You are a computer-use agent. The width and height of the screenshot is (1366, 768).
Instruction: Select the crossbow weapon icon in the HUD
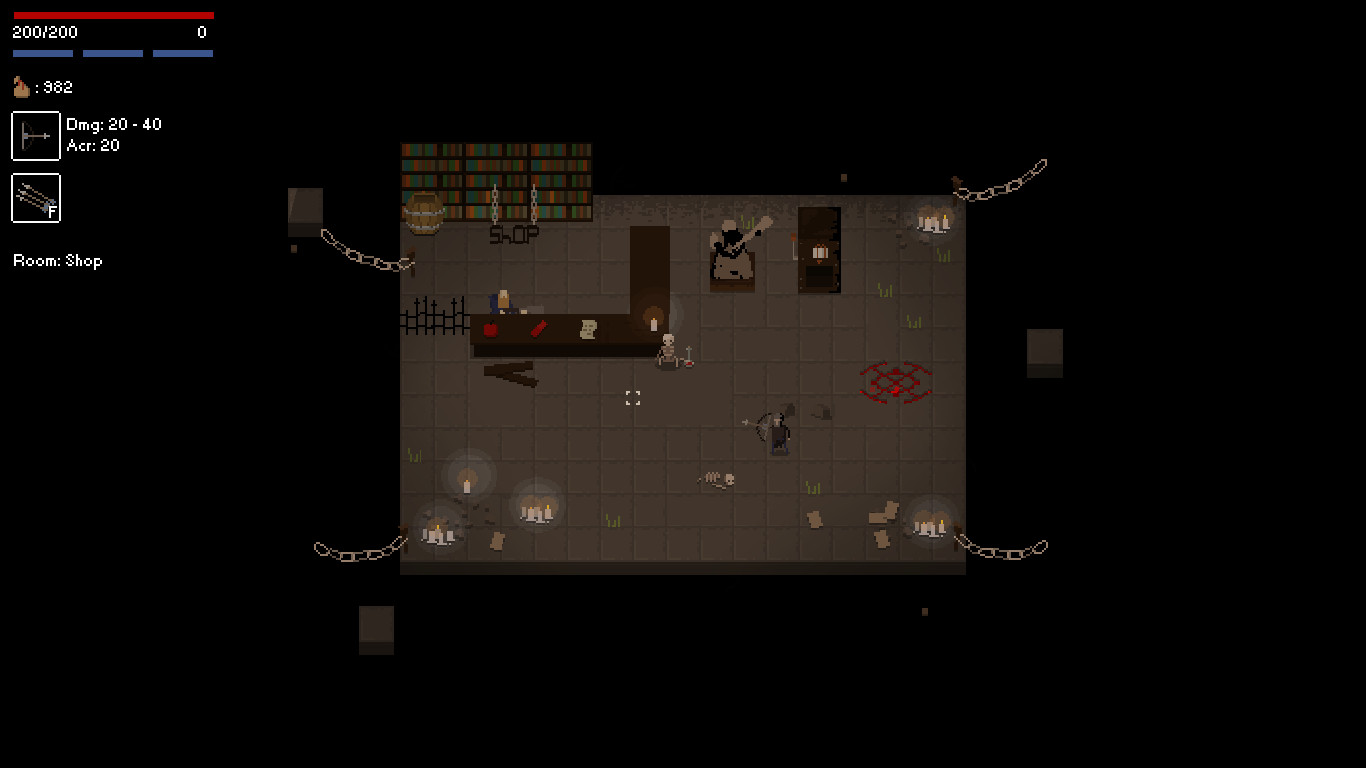click(35, 135)
